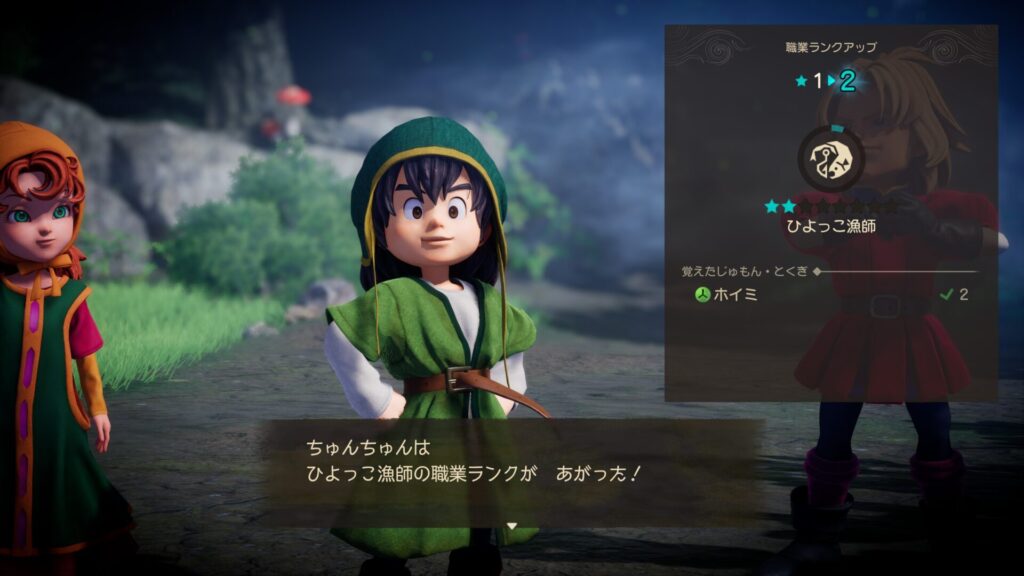Advance dialogue with the white continue arrow
This screenshot has width=1024, height=576.
[512, 525]
